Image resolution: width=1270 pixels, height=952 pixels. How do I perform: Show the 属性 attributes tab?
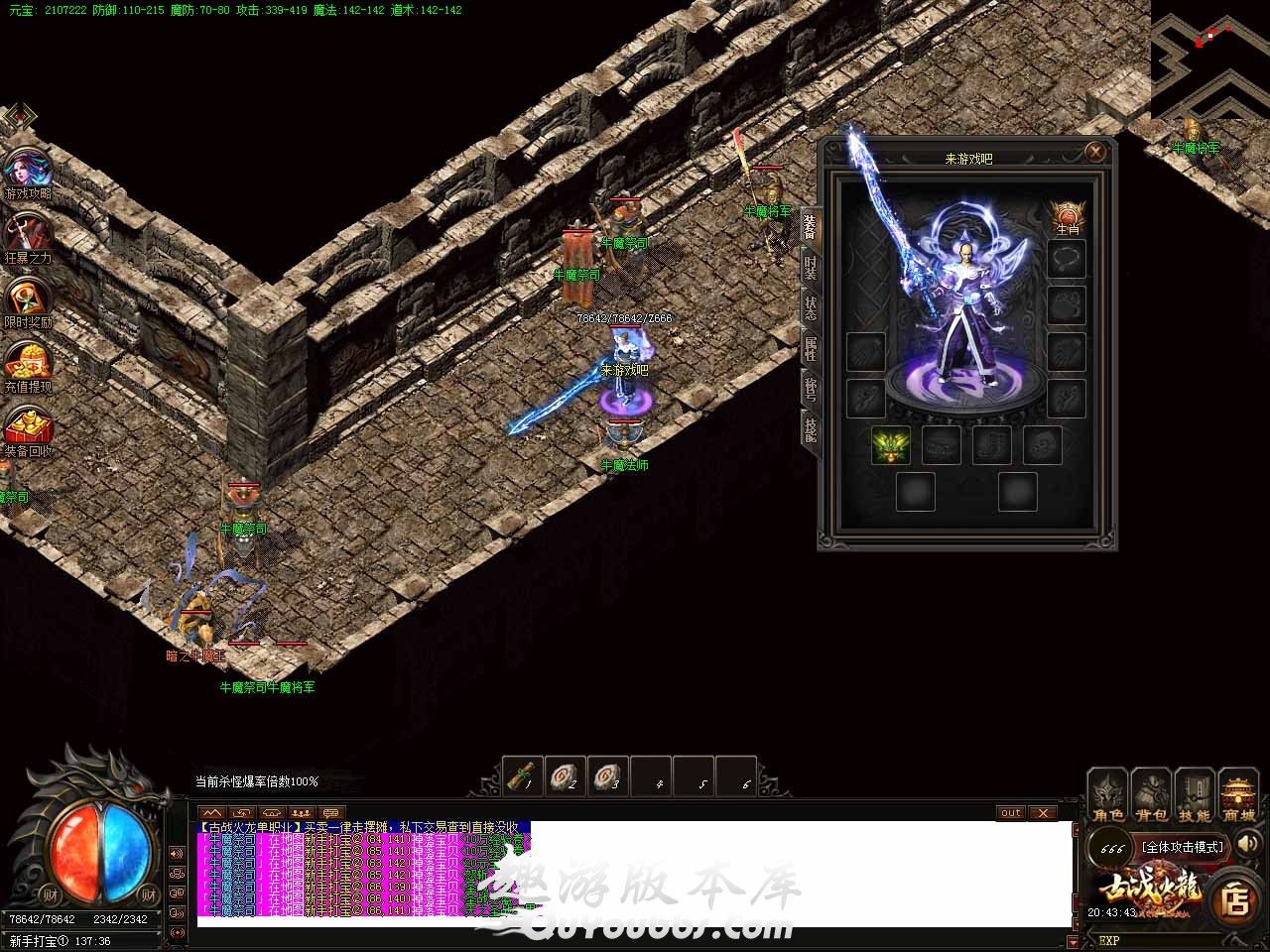click(811, 349)
